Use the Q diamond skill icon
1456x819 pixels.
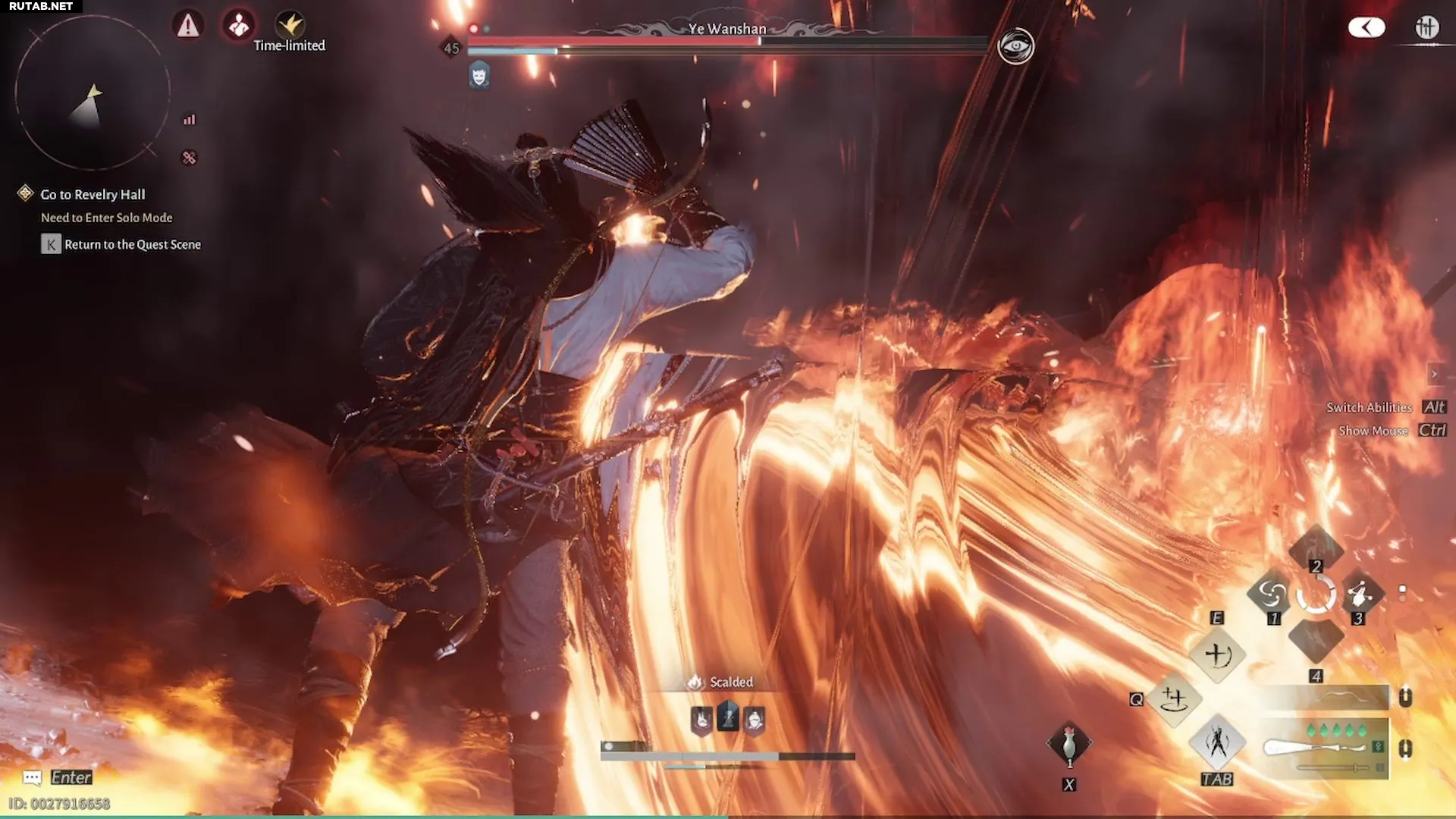(1174, 698)
